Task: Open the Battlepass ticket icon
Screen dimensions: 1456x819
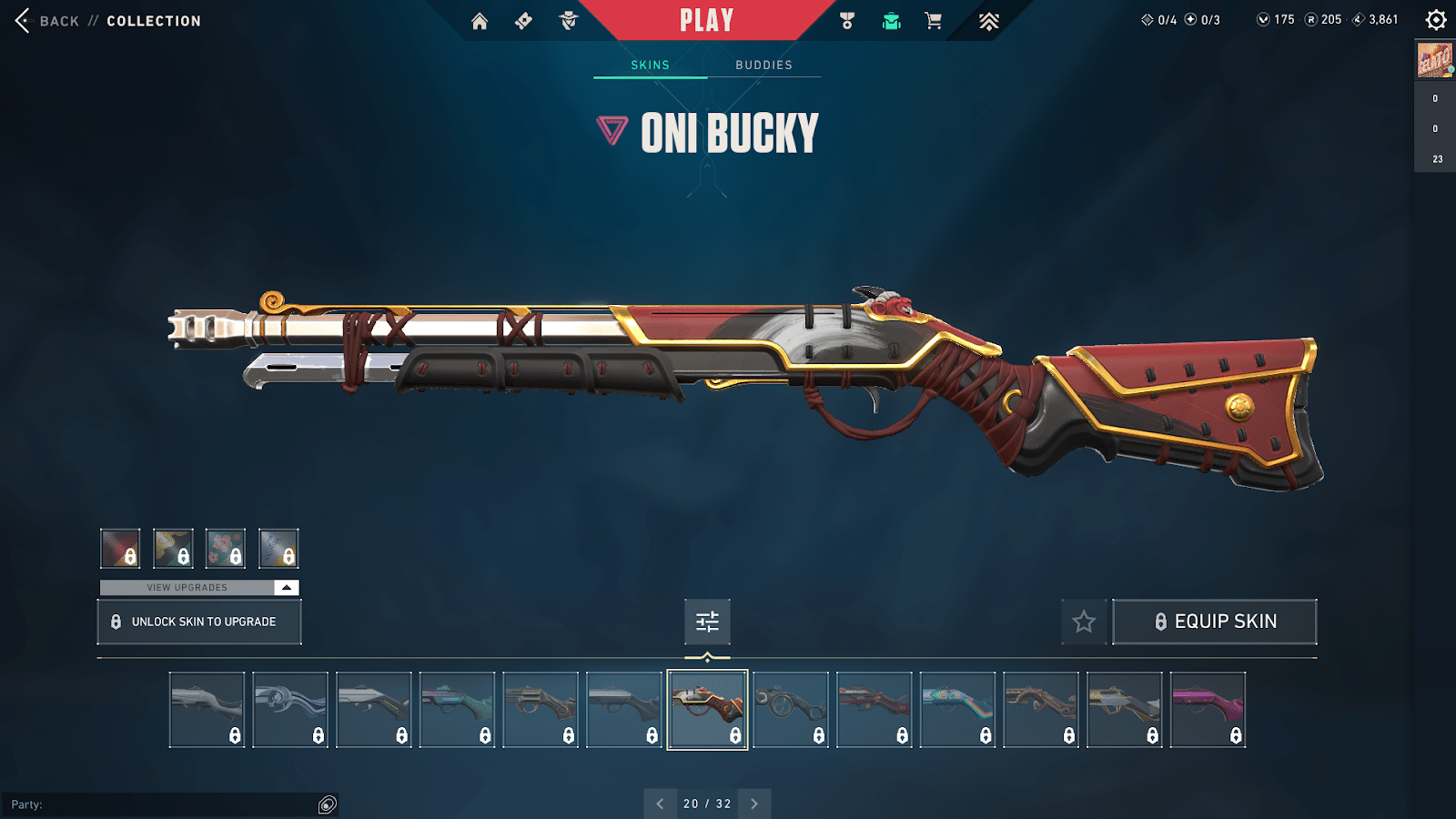Action: [523, 20]
